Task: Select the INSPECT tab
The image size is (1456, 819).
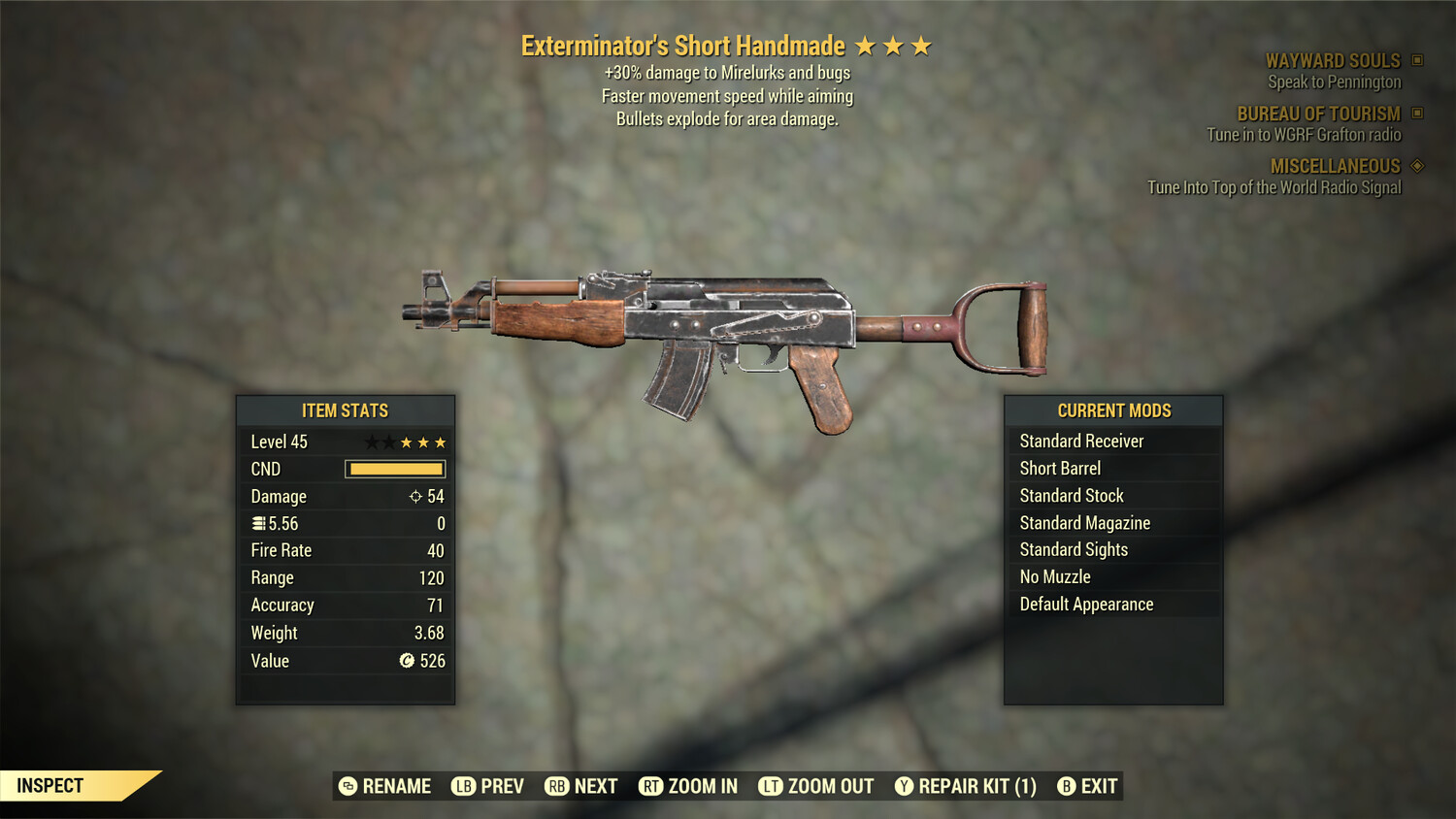Action: (x=50, y=785)
